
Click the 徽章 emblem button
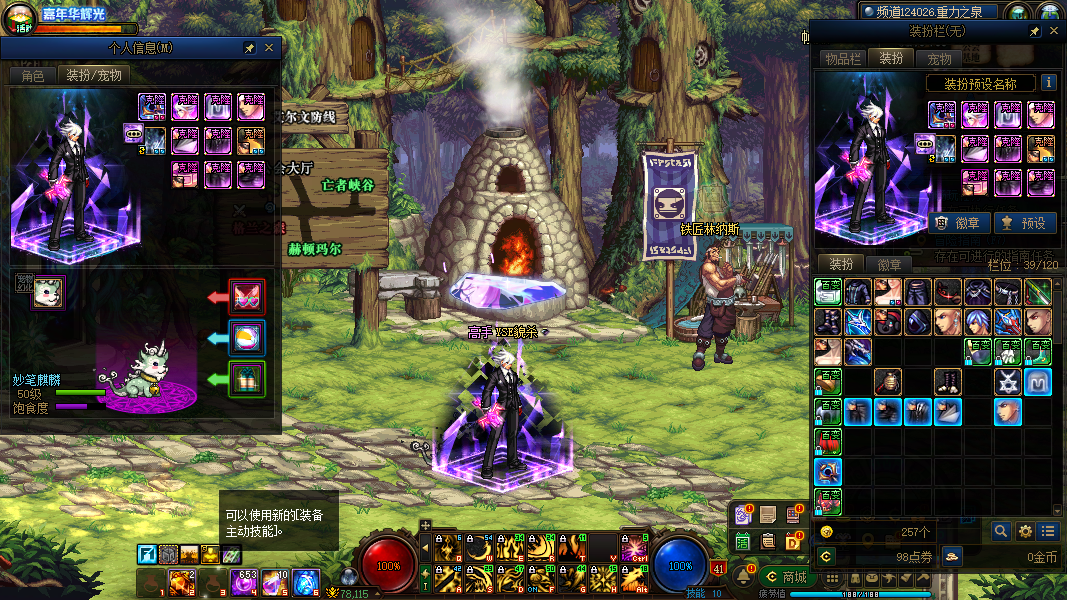[x=959, y=223]
